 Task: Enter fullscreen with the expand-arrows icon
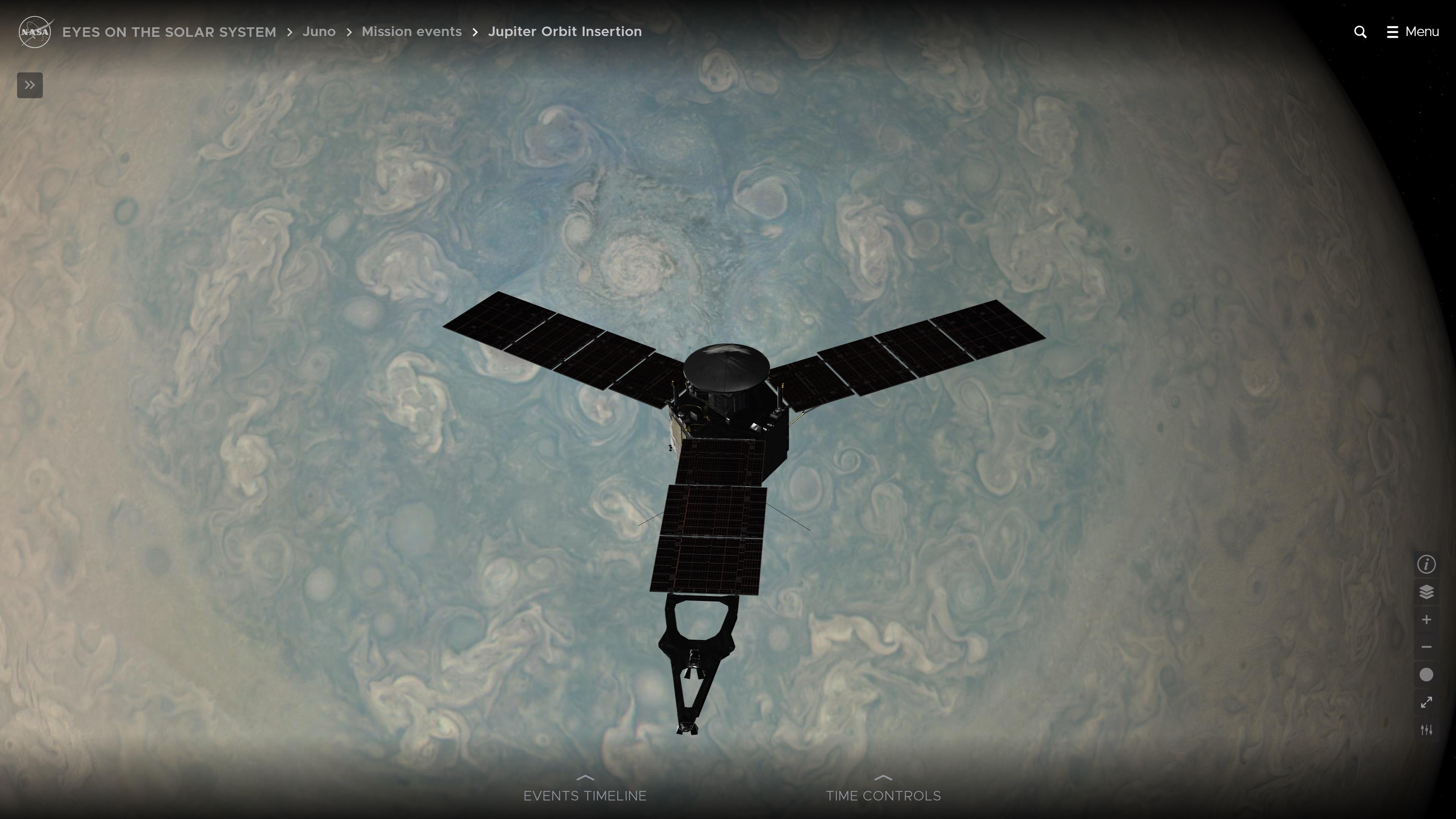[1426, 703]
